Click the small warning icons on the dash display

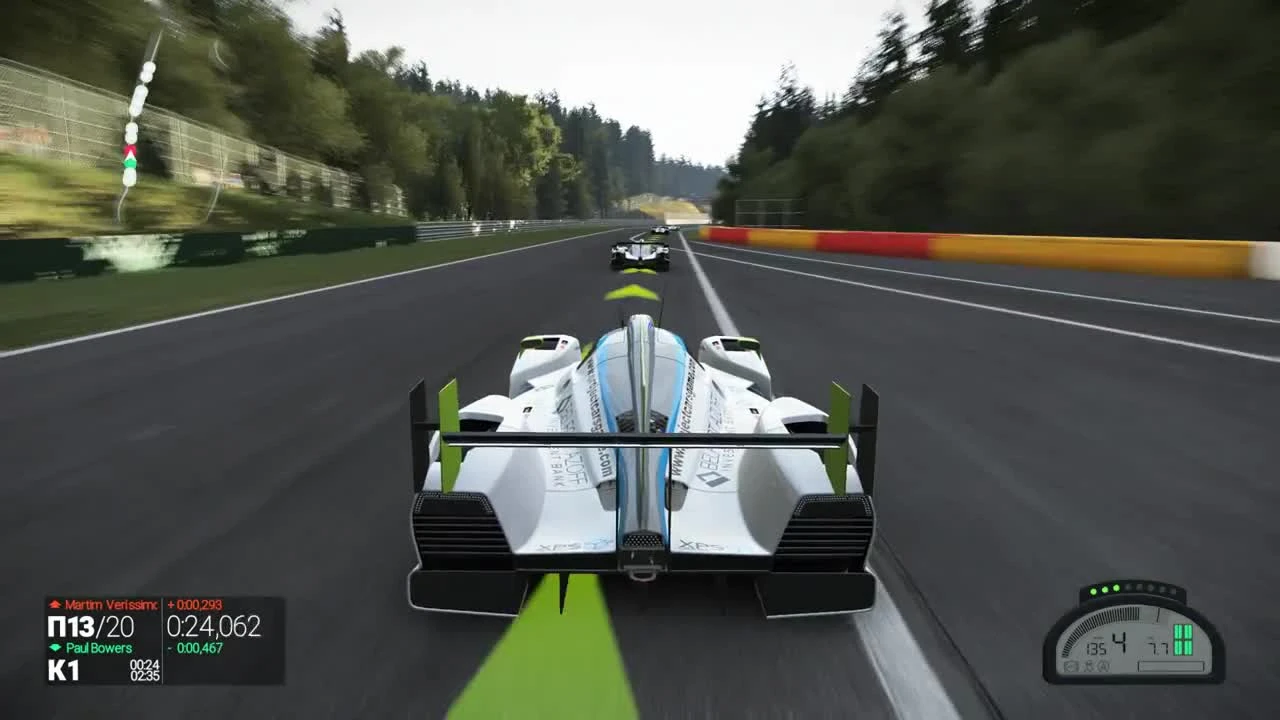pyautogui.click(x=1087, y=665)
